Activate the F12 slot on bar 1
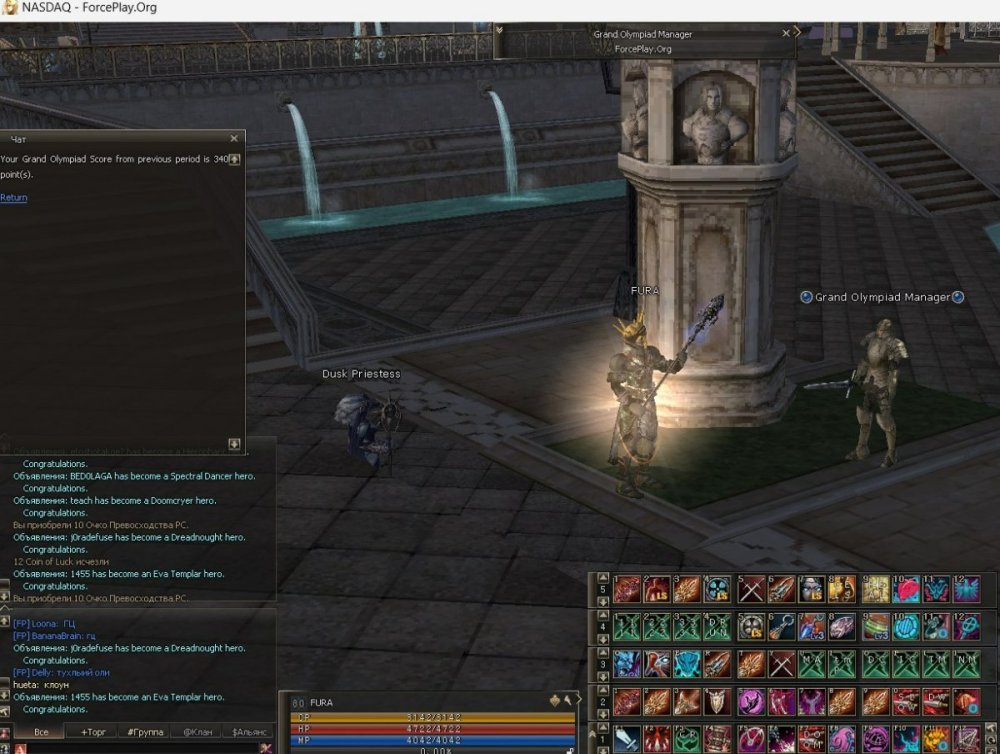 967,739
